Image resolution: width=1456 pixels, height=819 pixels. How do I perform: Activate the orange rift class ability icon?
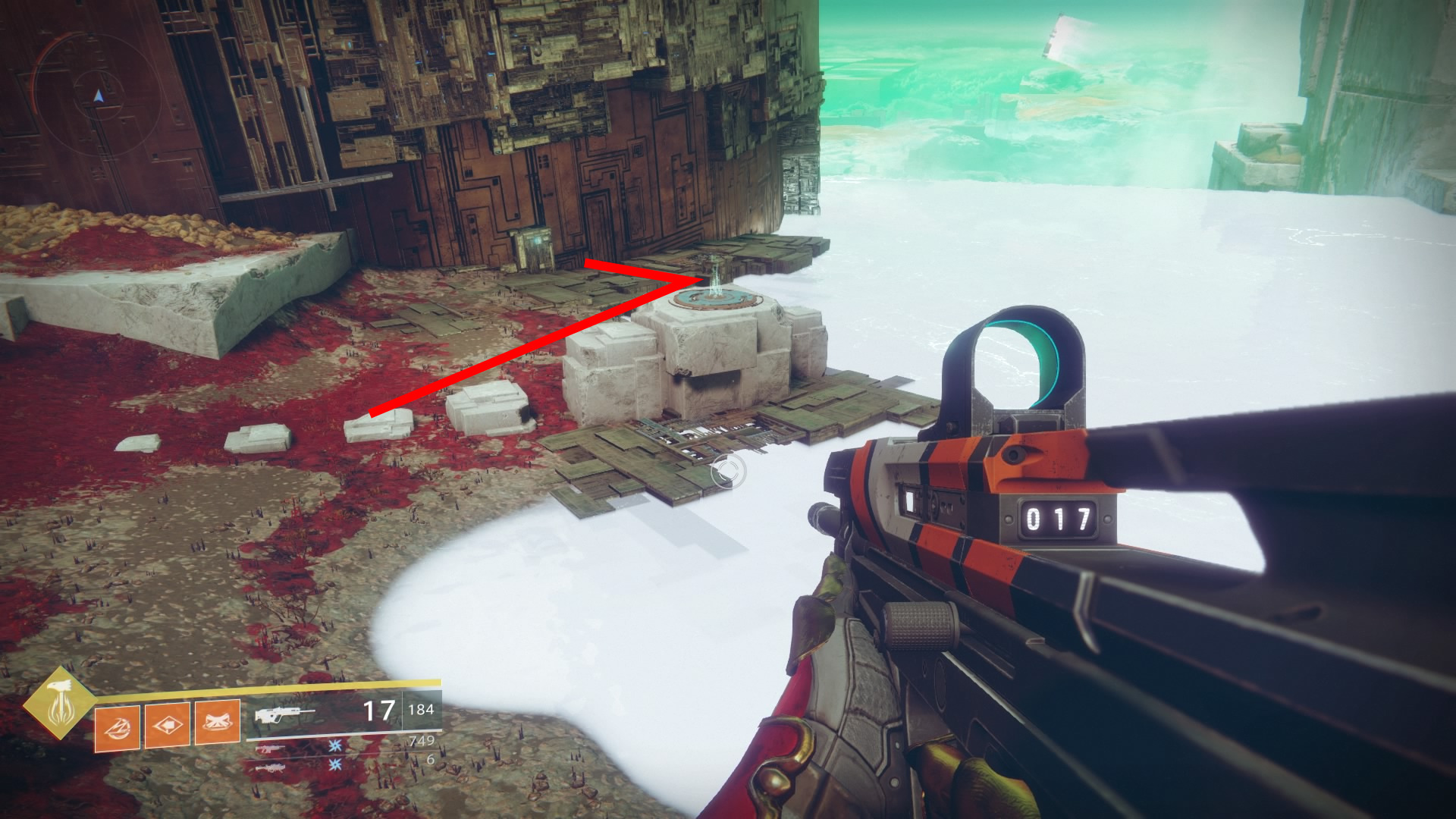pos(218,722)
